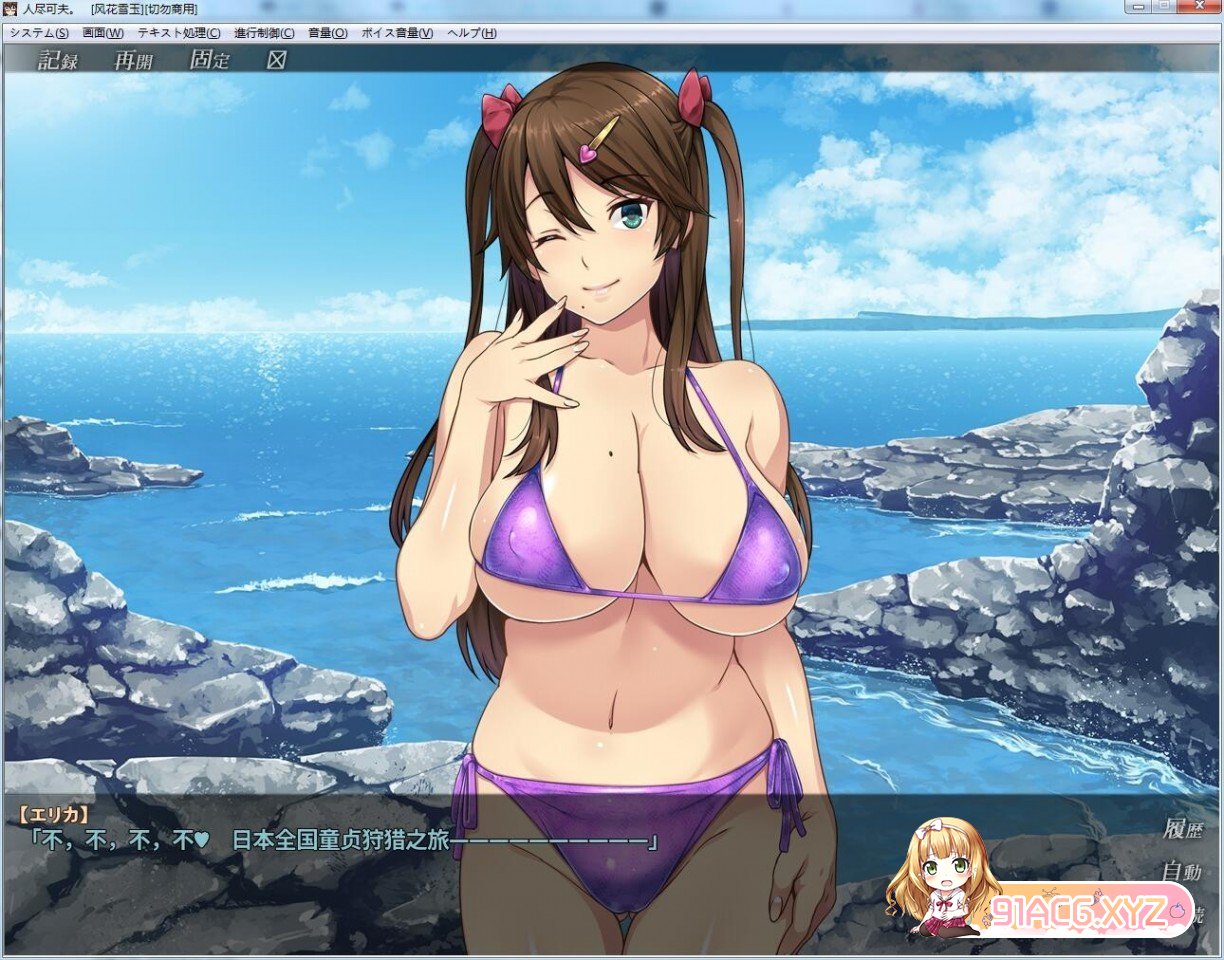Click the 再開 load button

coord(133,60)
